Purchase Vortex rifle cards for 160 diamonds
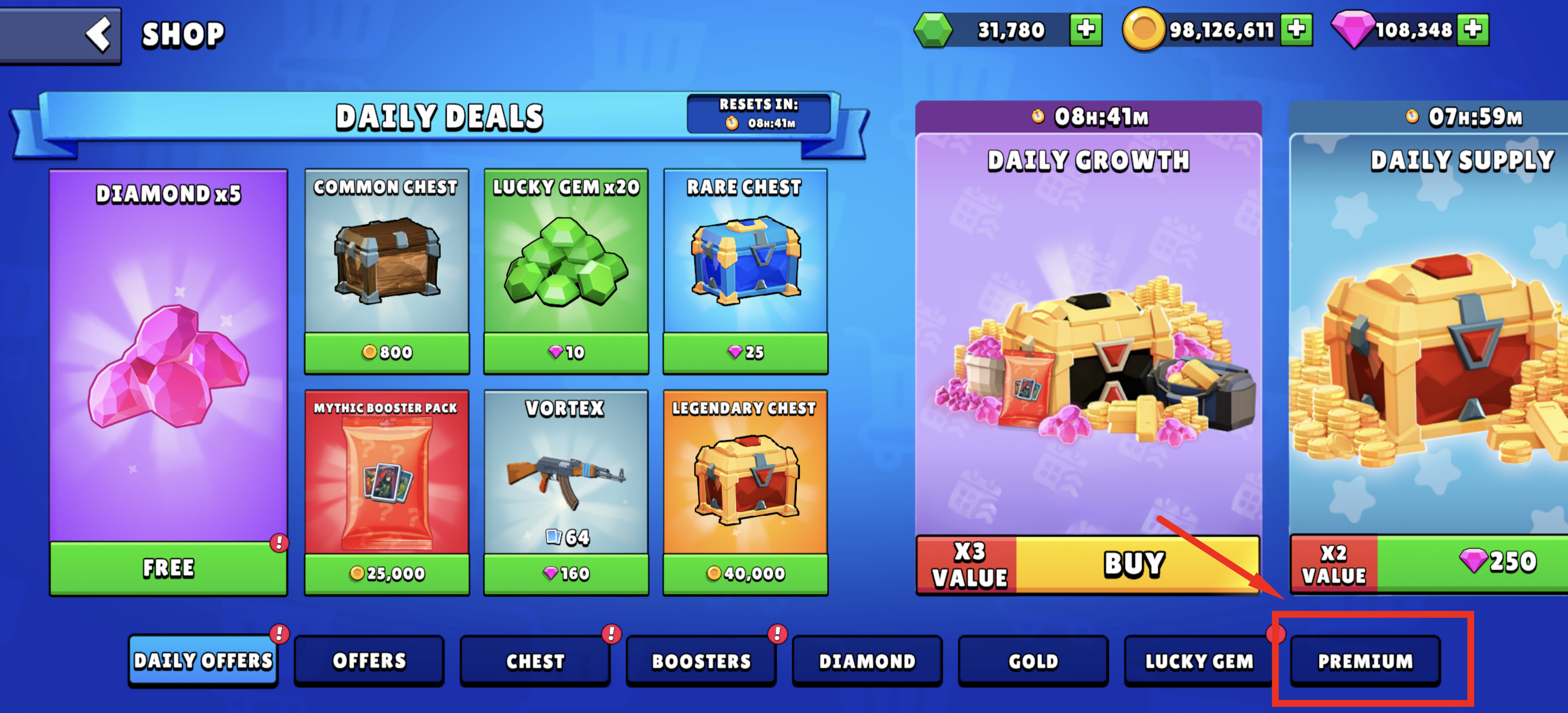 (566, 573)
